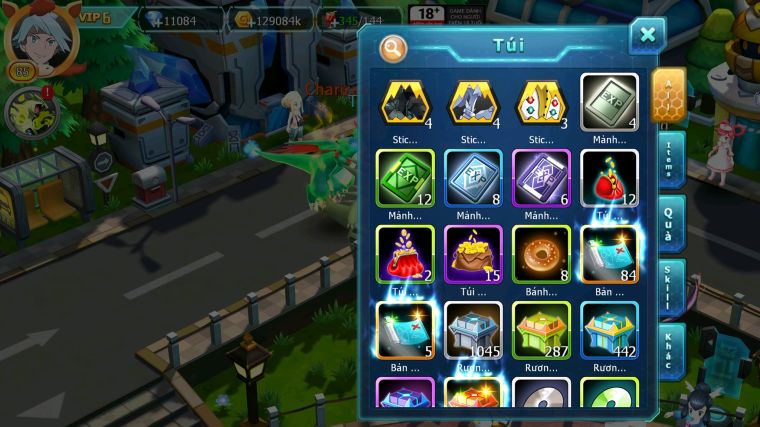Close the Túi inventory window
This screenshot has width=760, height=427.
pyautogui.click(x=647, y=36)
